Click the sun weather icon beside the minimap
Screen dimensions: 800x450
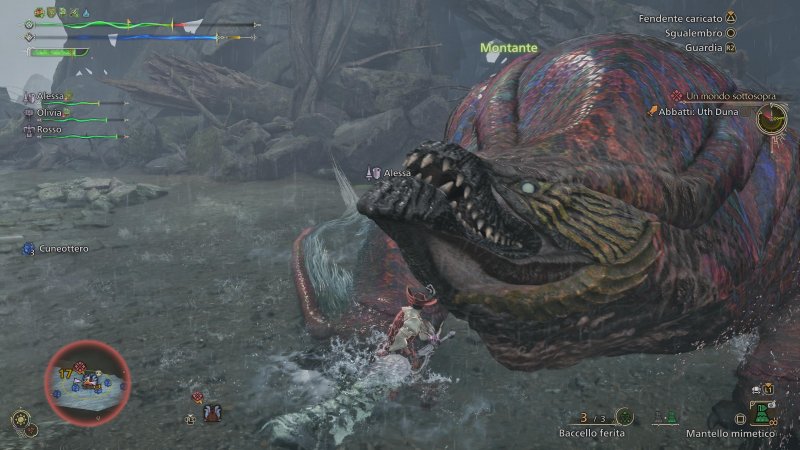(x=20, y=419)
